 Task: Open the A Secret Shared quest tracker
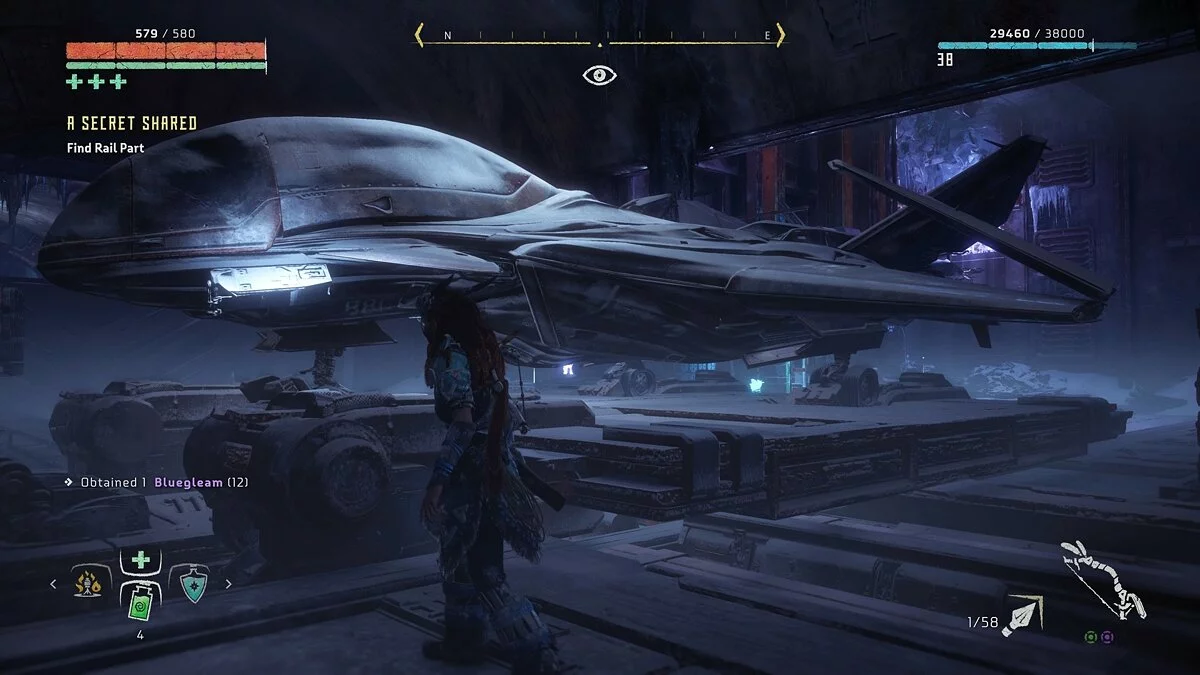[131, 124]
